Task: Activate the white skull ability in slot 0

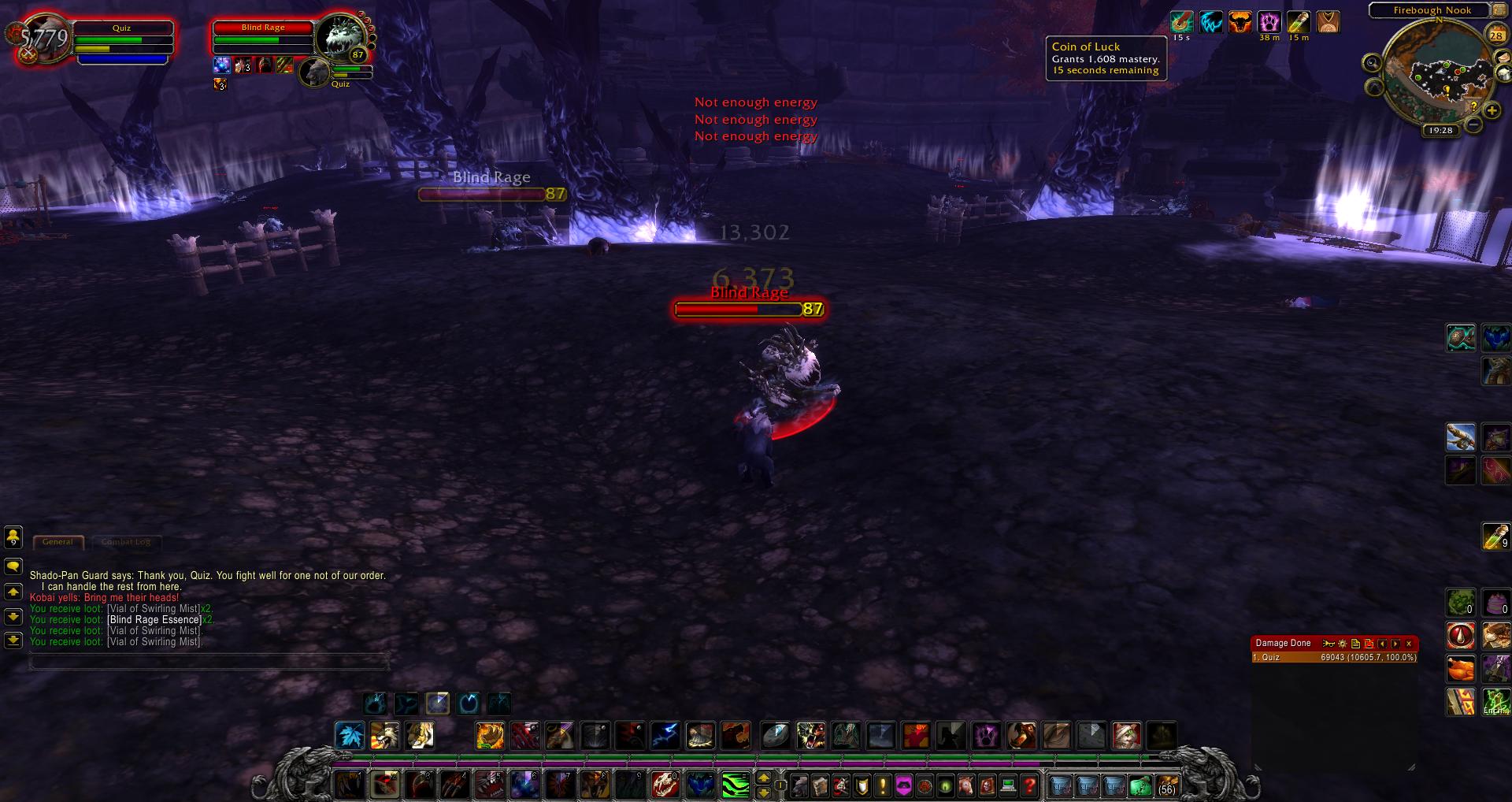Action: click(665, 785)
